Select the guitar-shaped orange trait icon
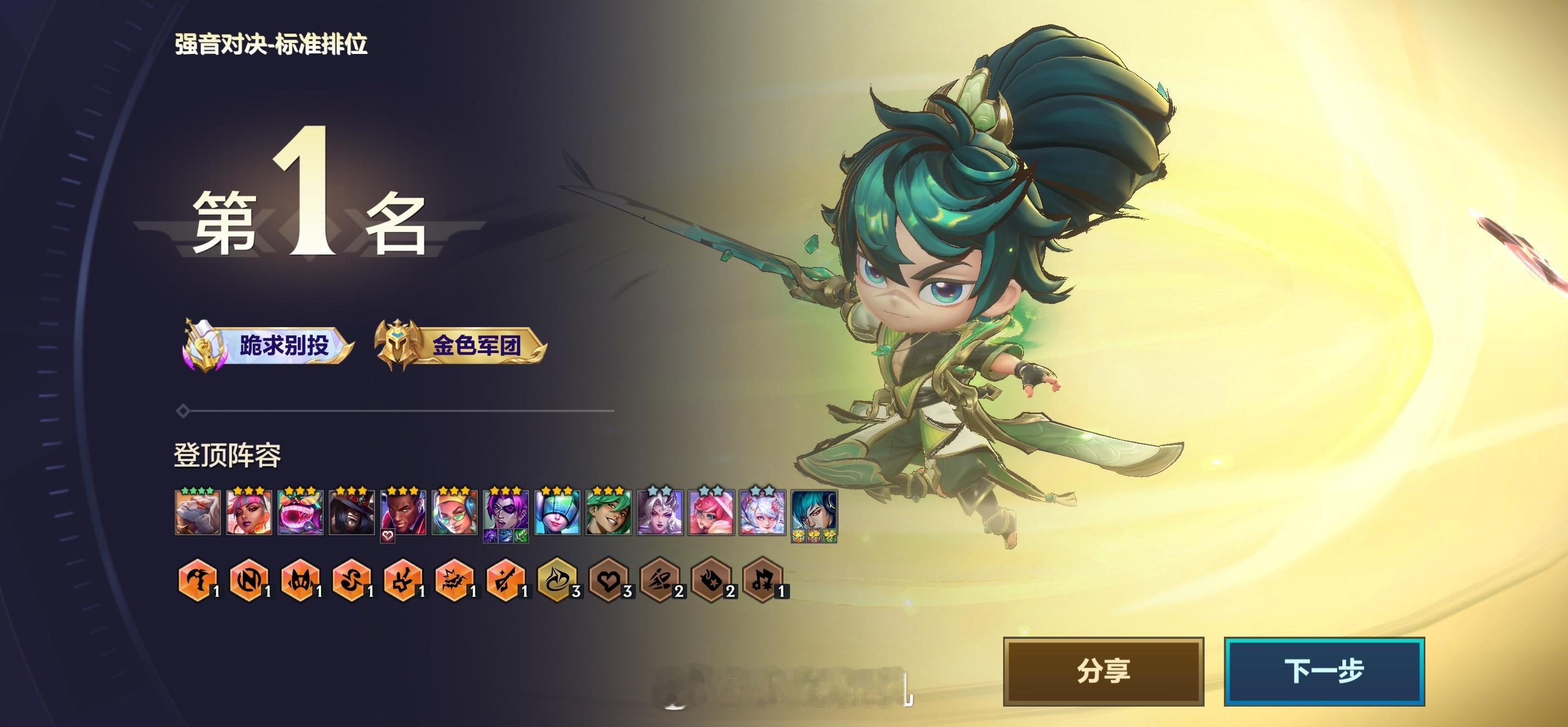The height and width of the screenshot is (727, 1568). click(x=504, y=588)
